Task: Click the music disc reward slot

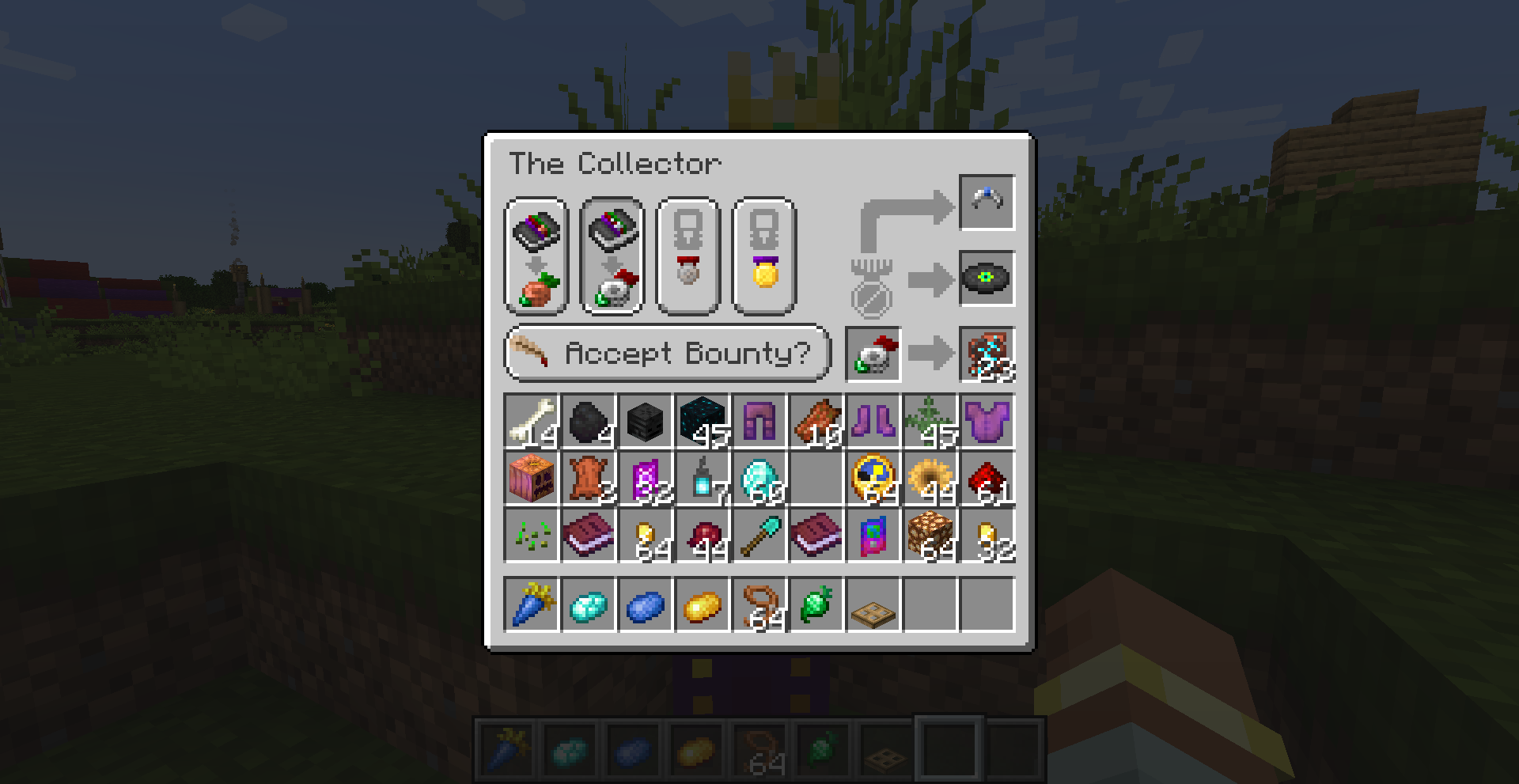Action: (x=986, y=278)
